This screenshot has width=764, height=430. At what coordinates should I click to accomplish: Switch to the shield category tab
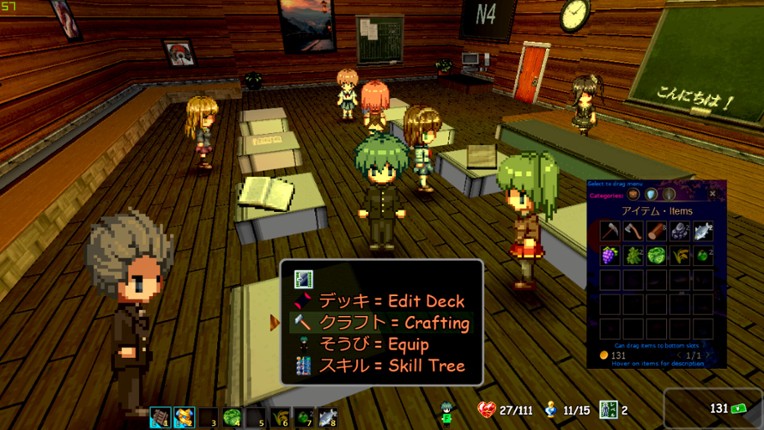pyautogui.click(x=651, y=194)
